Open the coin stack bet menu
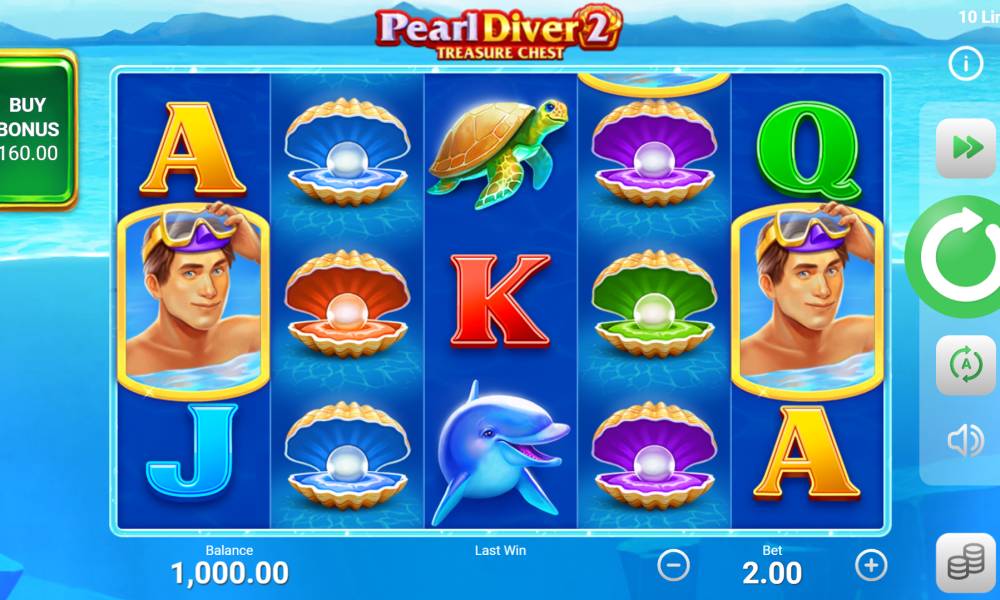The height and width of the screenshot is (600, 1000). click(965, 565)
